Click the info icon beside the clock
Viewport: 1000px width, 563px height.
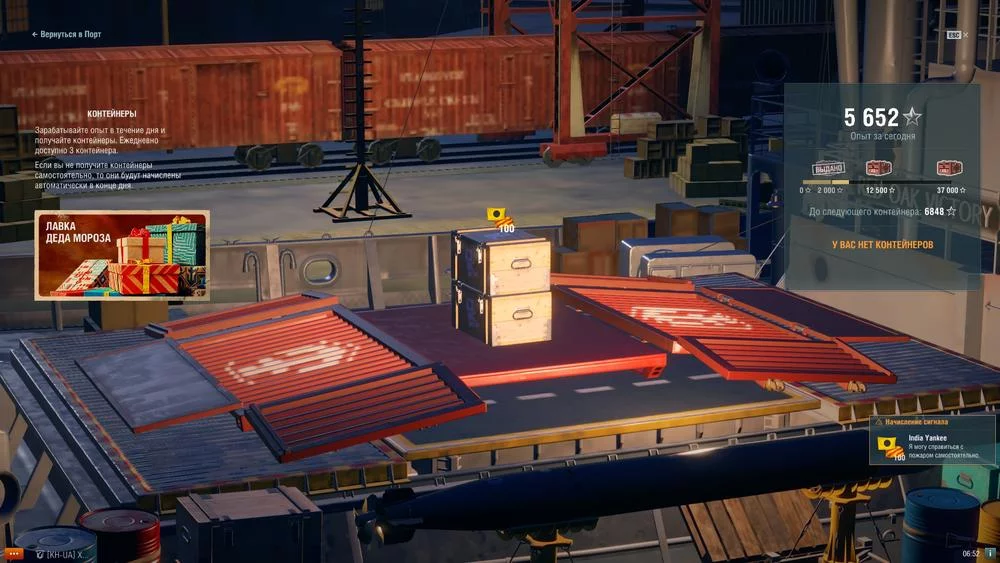(x=990, y=553)
